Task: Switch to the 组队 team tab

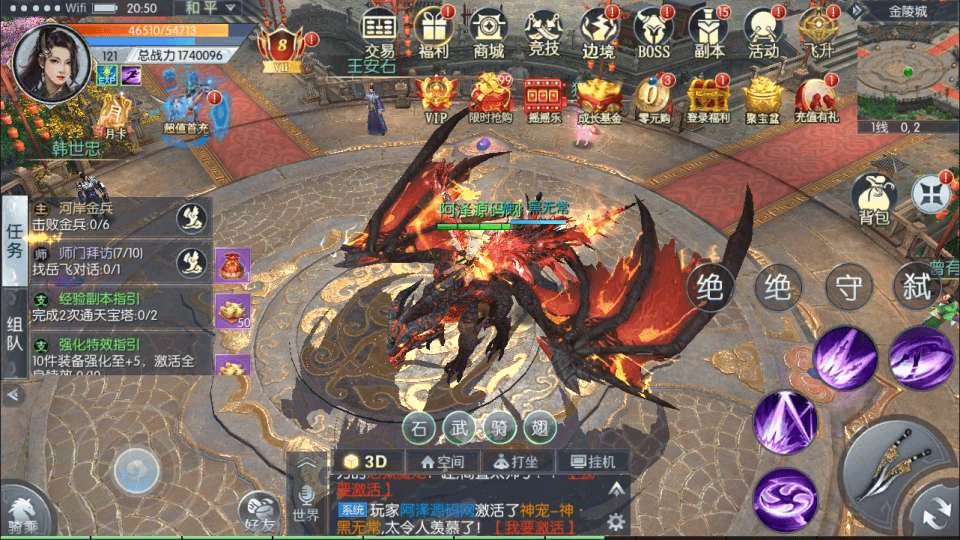Action: point(14,333)
